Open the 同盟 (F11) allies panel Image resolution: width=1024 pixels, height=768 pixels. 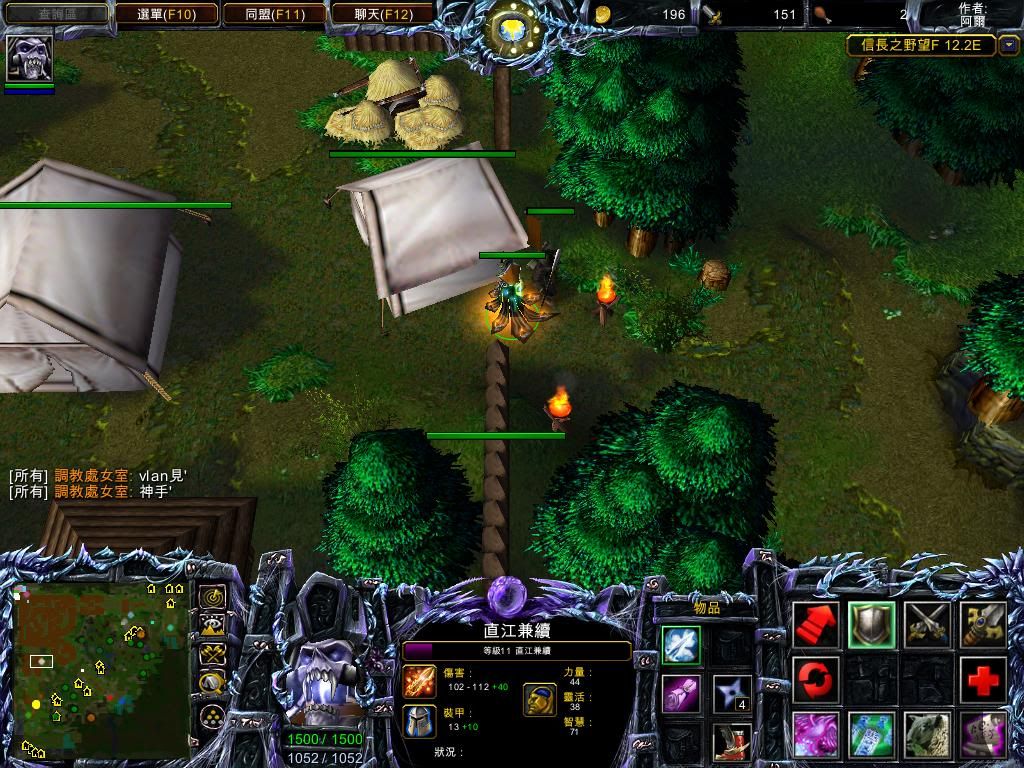(x=274, y=14)
